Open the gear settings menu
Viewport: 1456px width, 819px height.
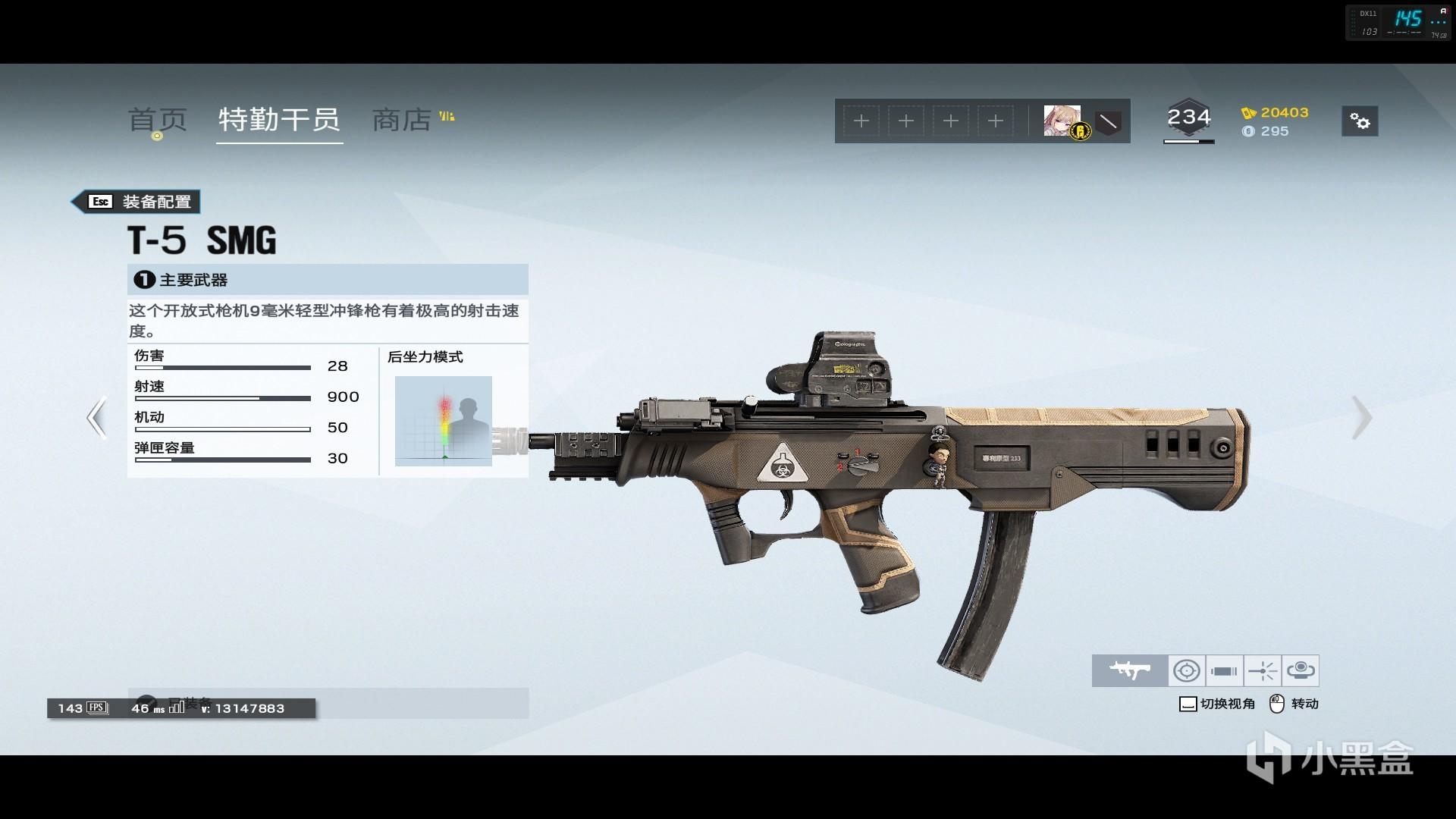click(x=1360, y=121)
